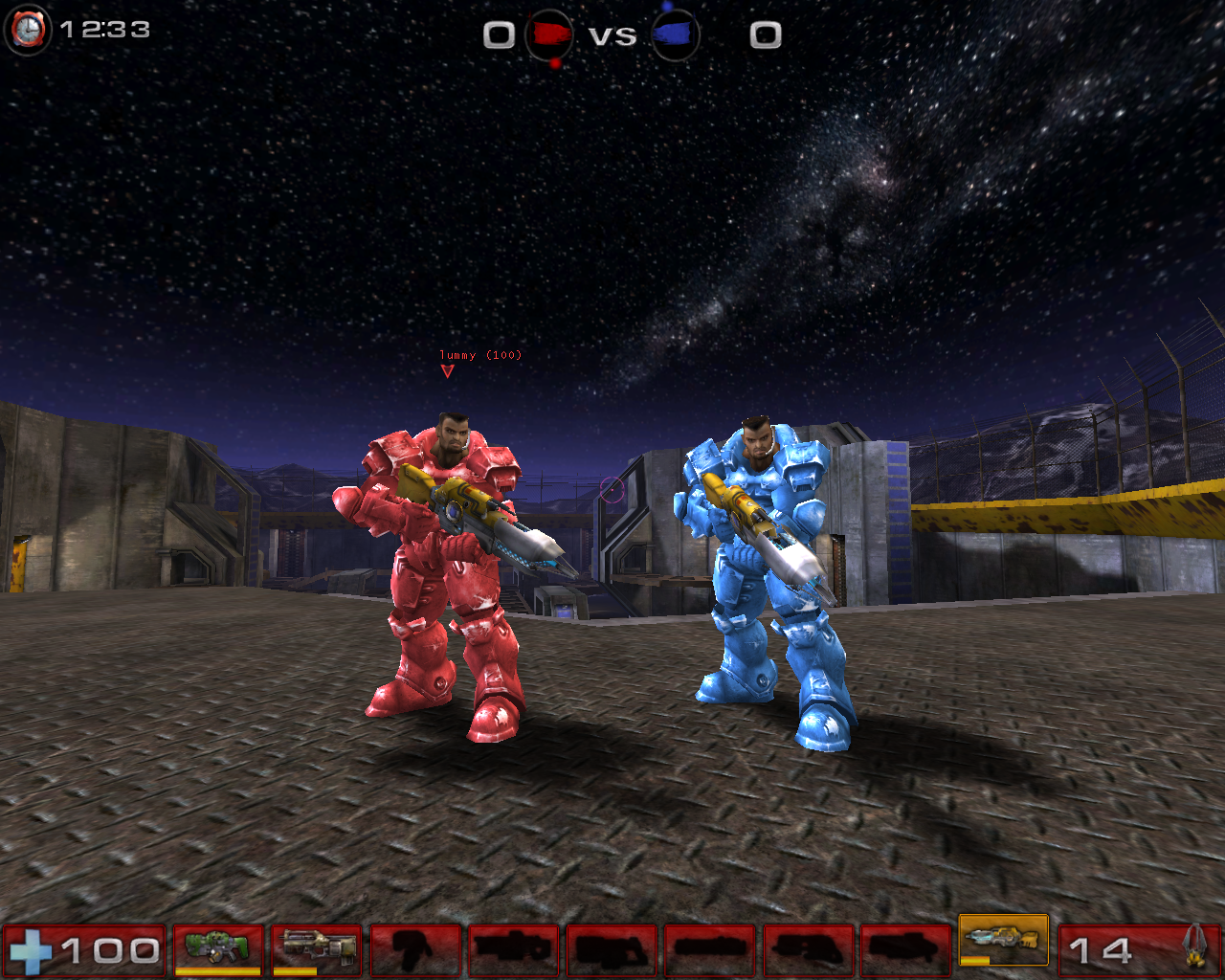
Task: Click the highlighted Shock Rifle weapon icon
Action: click(1003, 943)
